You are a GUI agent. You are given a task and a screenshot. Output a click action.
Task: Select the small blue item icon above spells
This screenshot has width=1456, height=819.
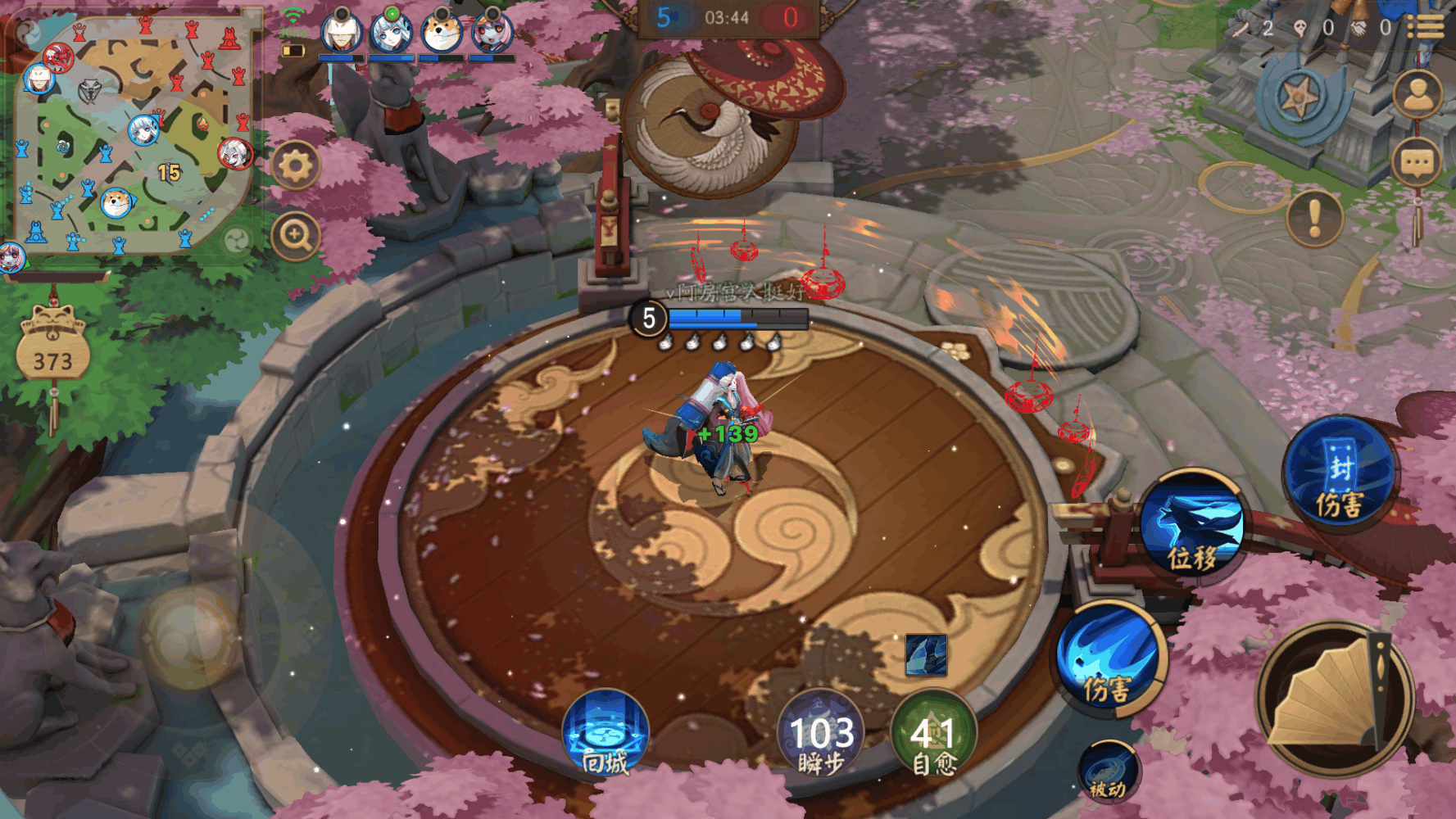point(926,655)
